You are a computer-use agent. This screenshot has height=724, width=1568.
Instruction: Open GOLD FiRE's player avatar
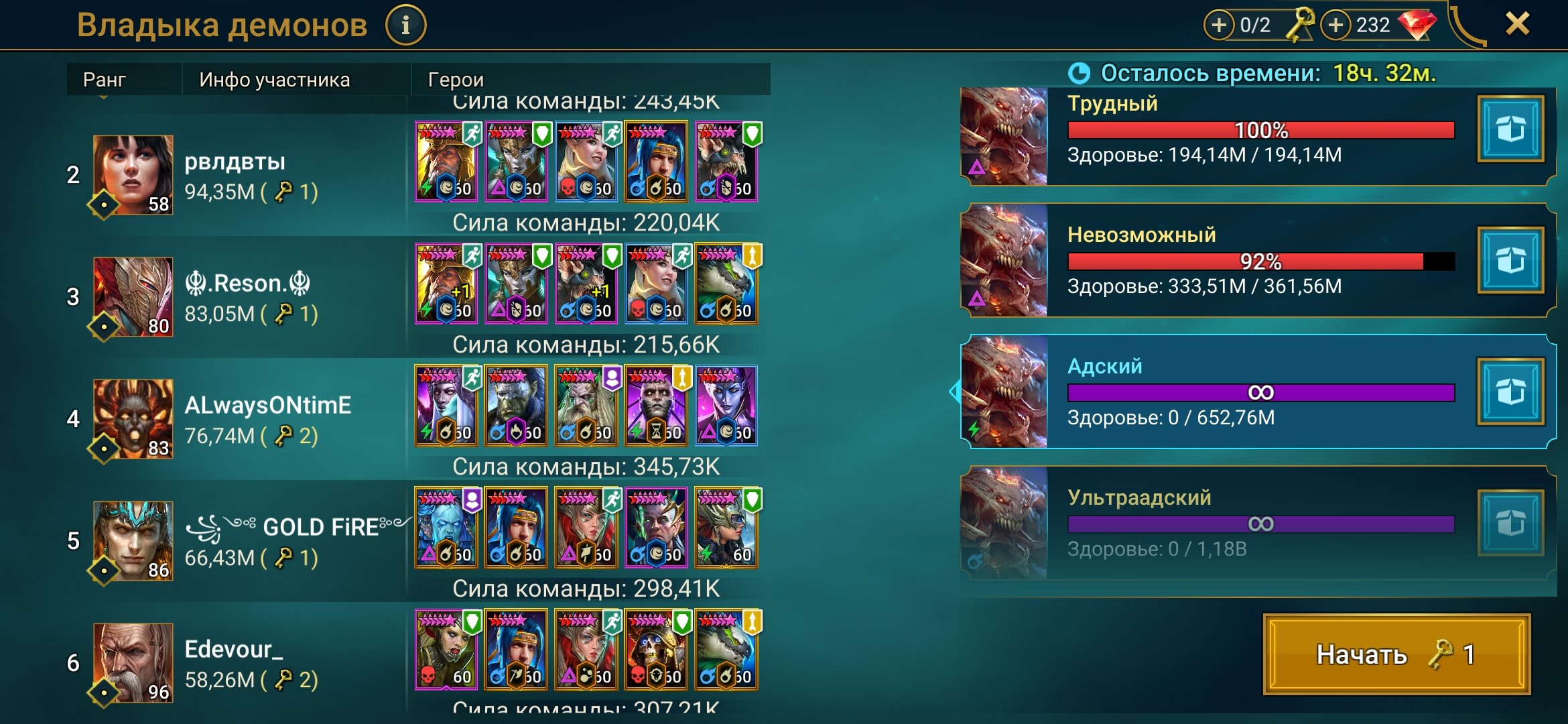(x=133, y=541)
